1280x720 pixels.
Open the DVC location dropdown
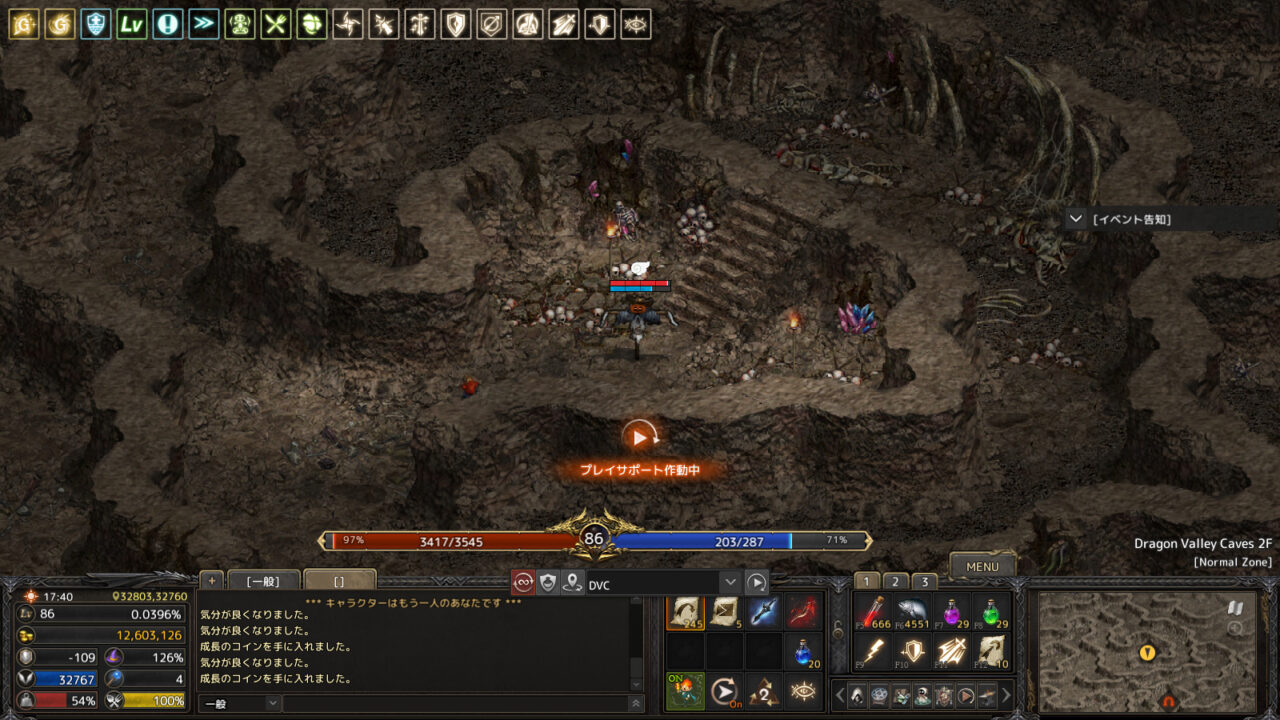pos(730,583)
